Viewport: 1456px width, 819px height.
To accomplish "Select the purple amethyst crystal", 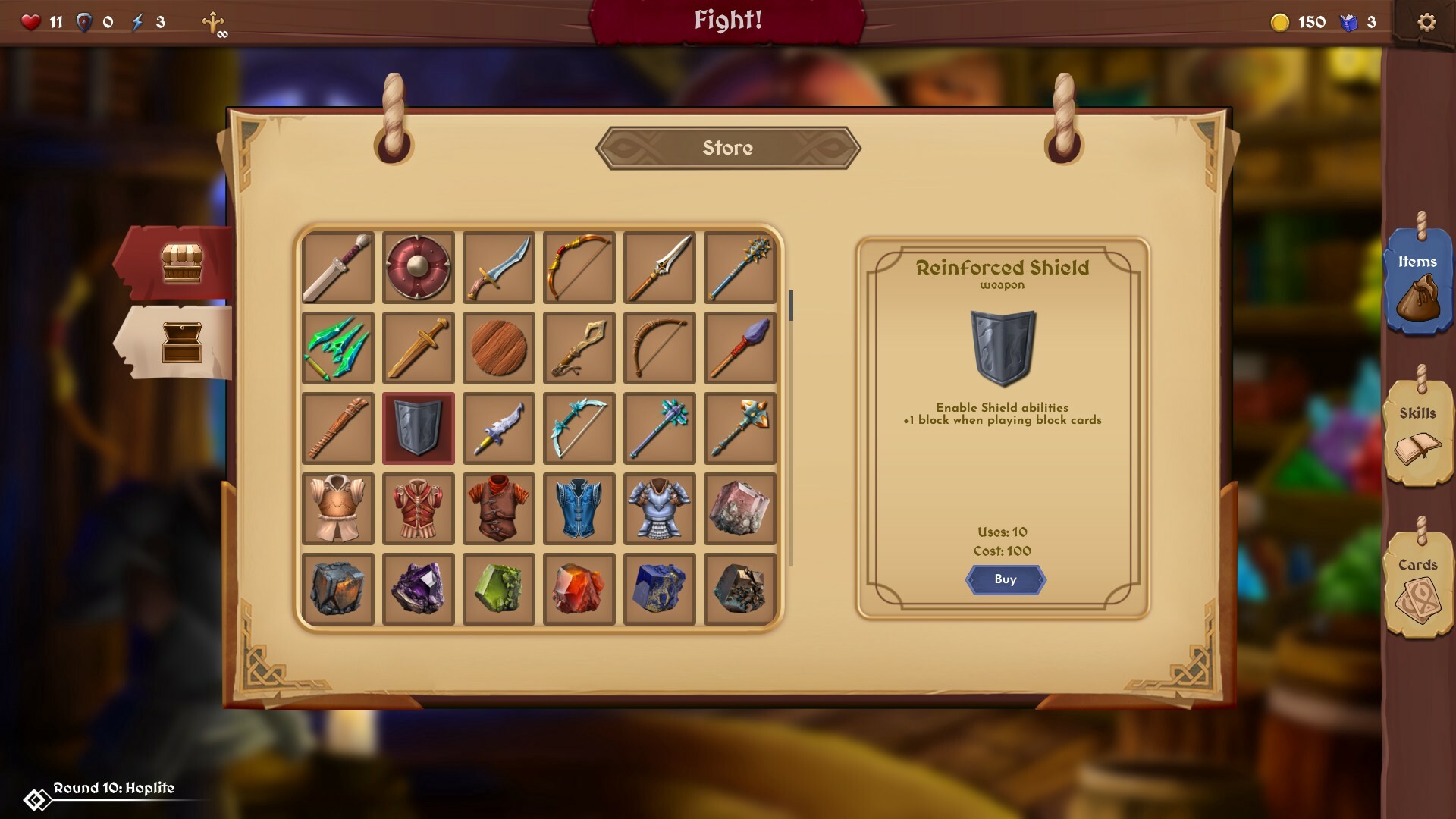I will pos(418,588).
